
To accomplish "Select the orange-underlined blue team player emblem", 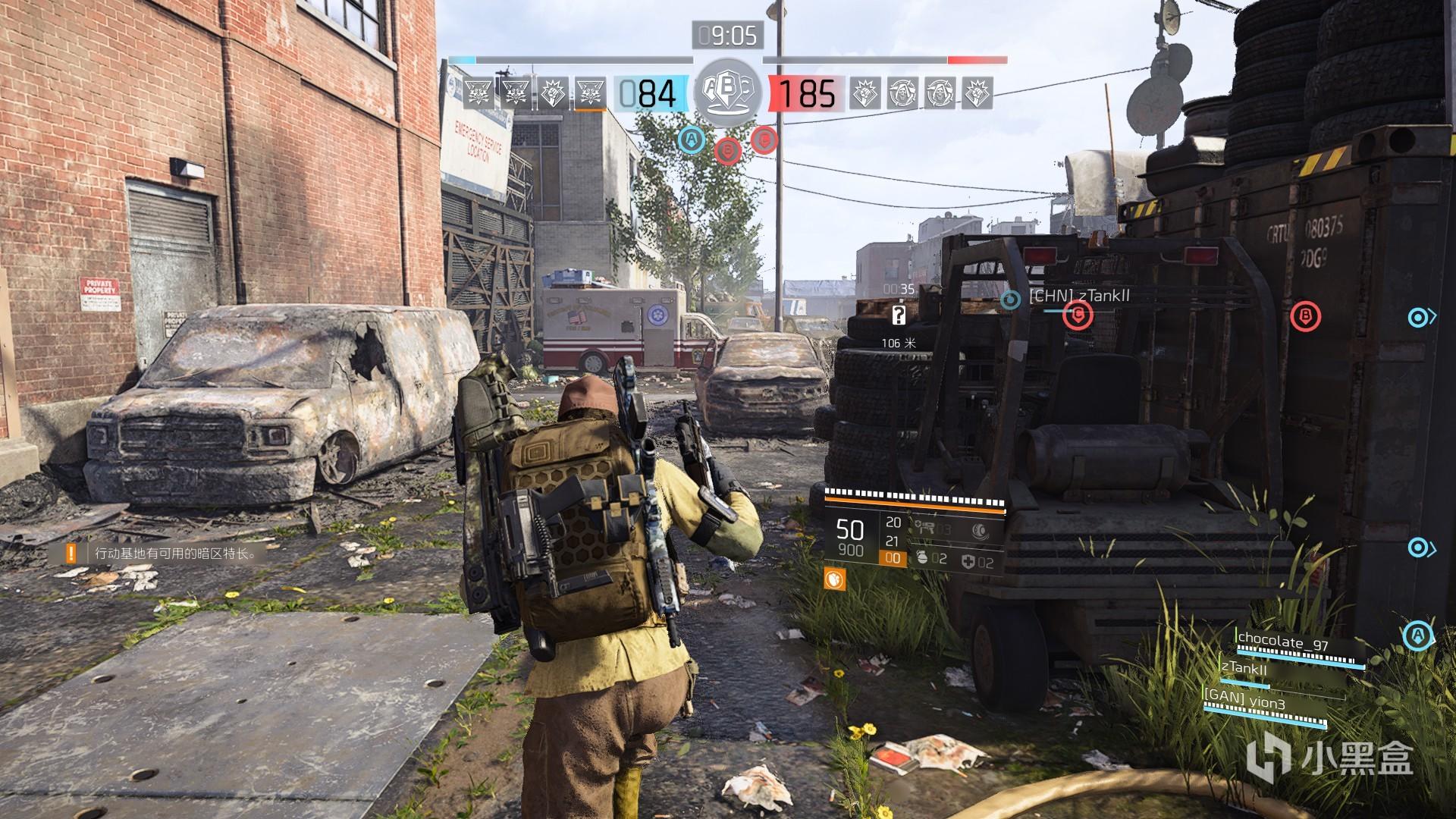I will pos(588,94).
